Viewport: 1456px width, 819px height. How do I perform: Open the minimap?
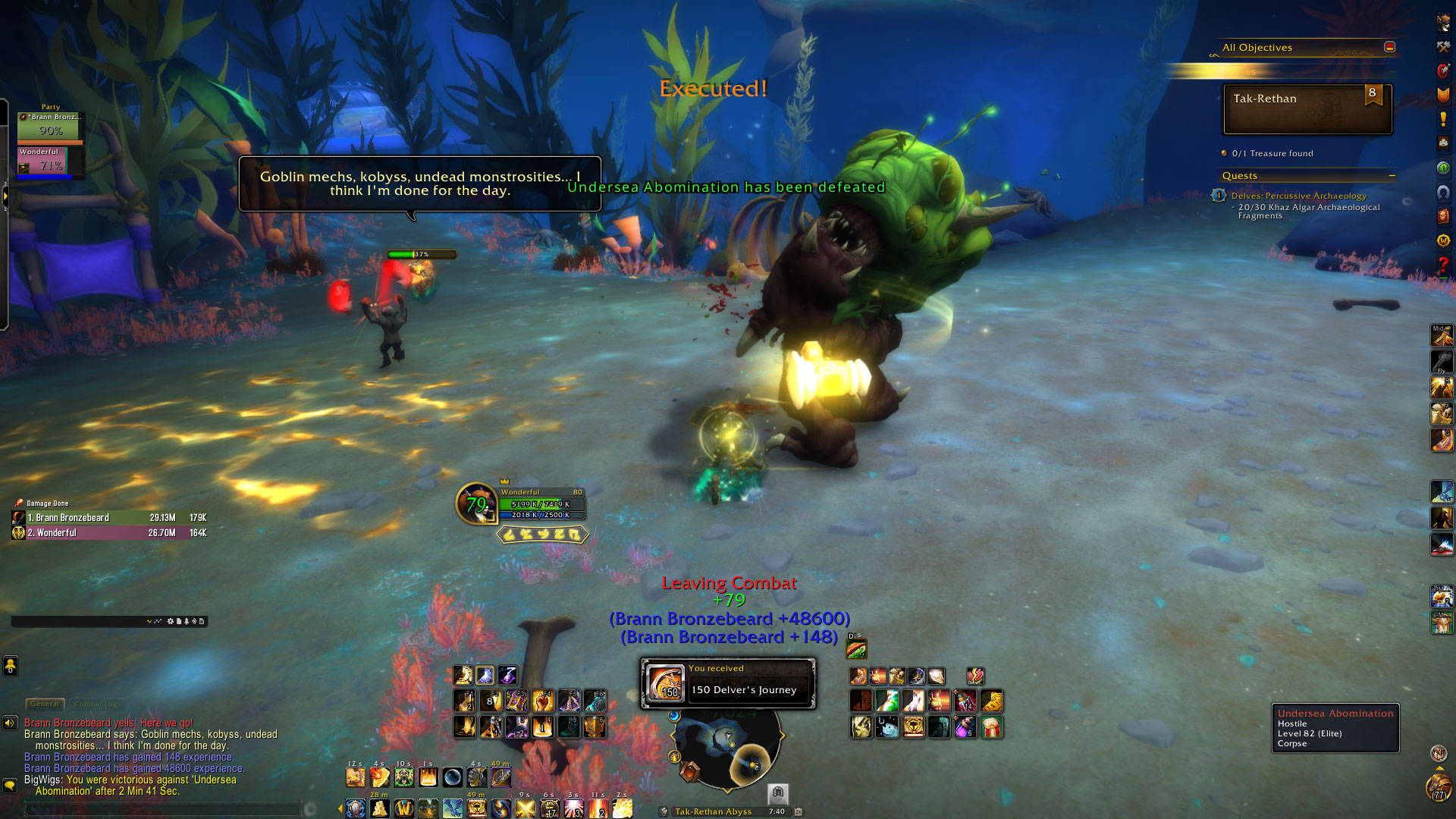click(726, 747)
